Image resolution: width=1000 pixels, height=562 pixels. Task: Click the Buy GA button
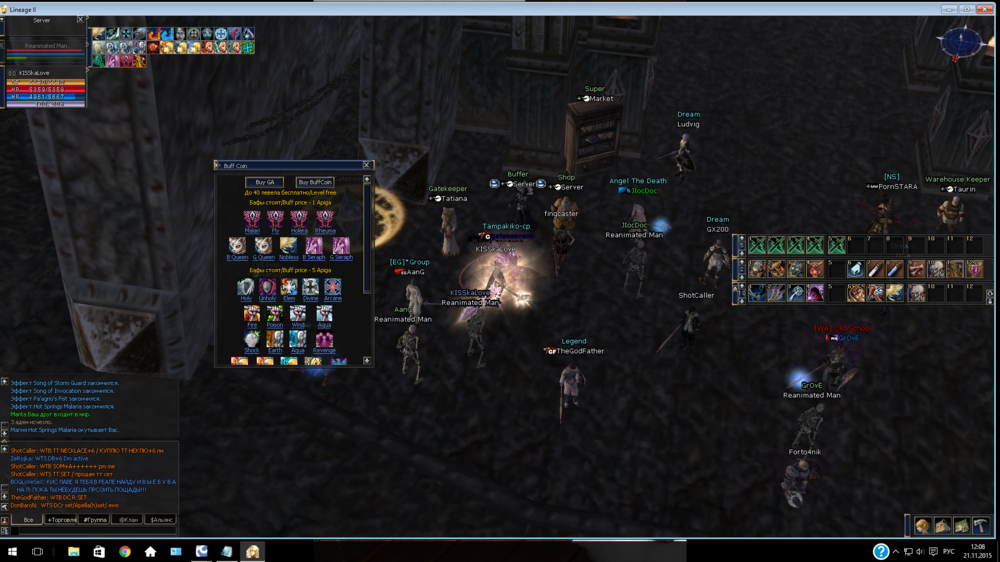(x=264, y=183)
